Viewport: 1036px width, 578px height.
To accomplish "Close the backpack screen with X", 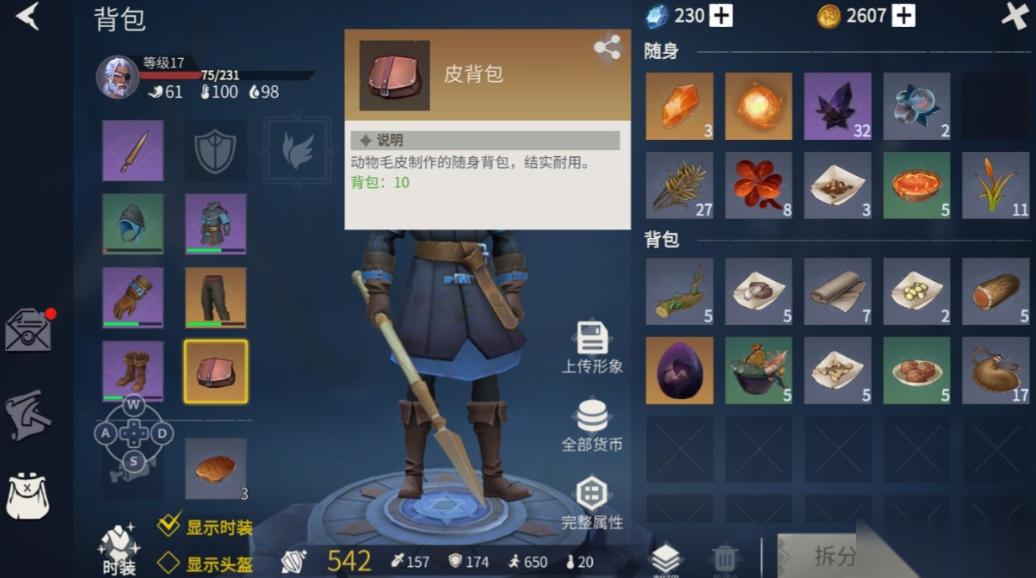I will pos(1015,16).
